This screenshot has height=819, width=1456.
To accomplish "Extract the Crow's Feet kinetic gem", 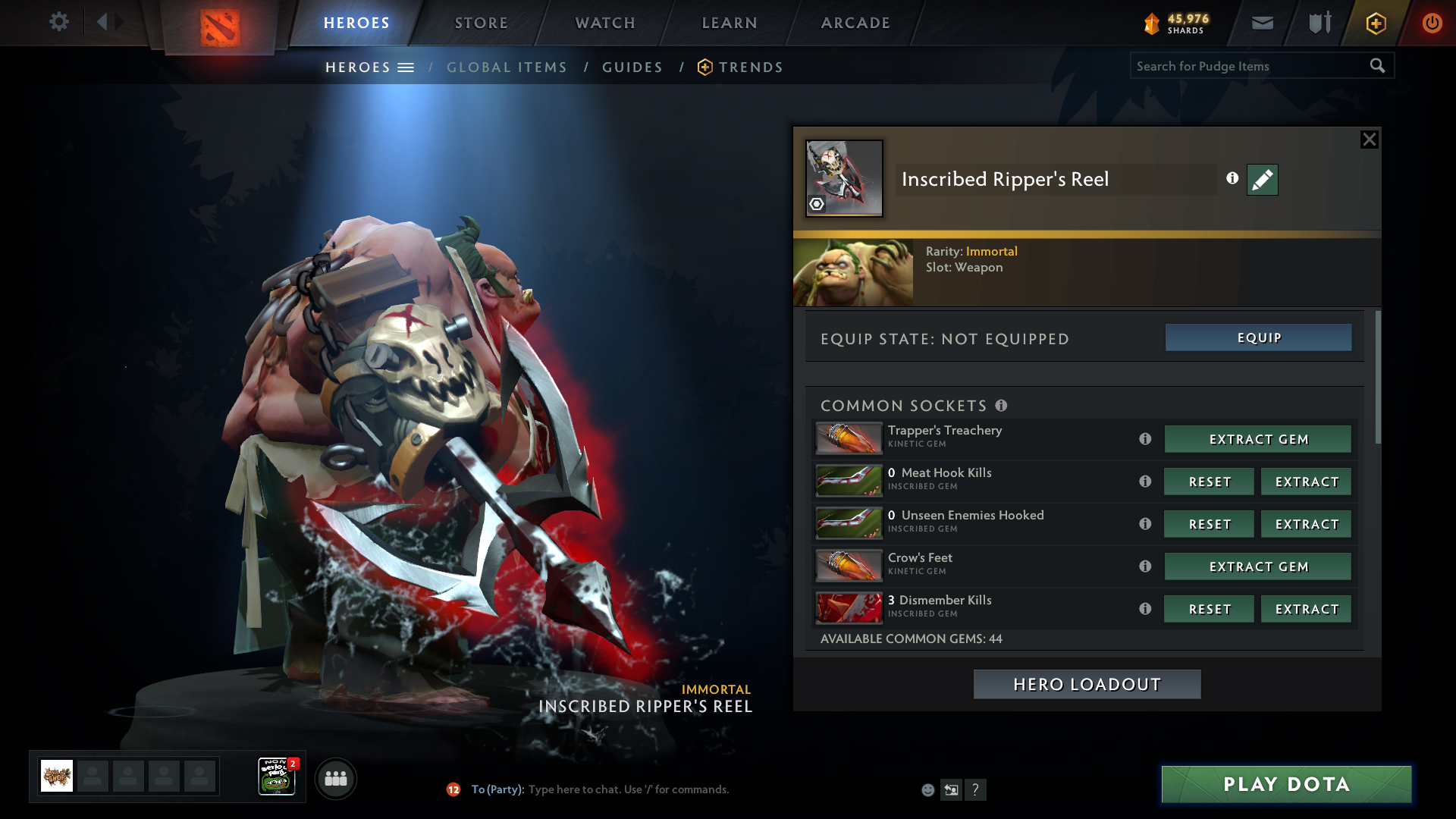I will (x=1258, y=566).
